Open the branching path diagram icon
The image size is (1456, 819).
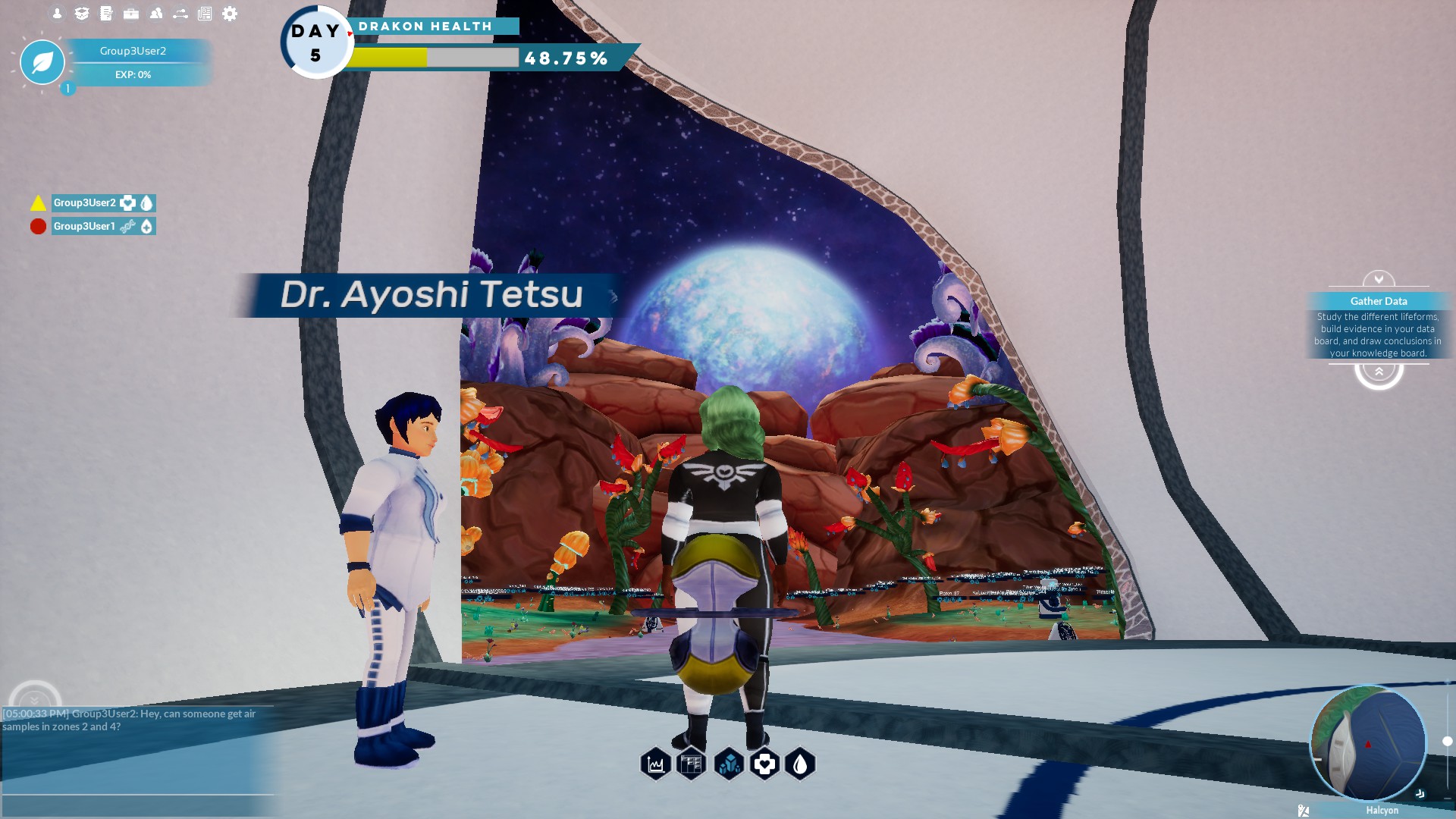[180, 14]
